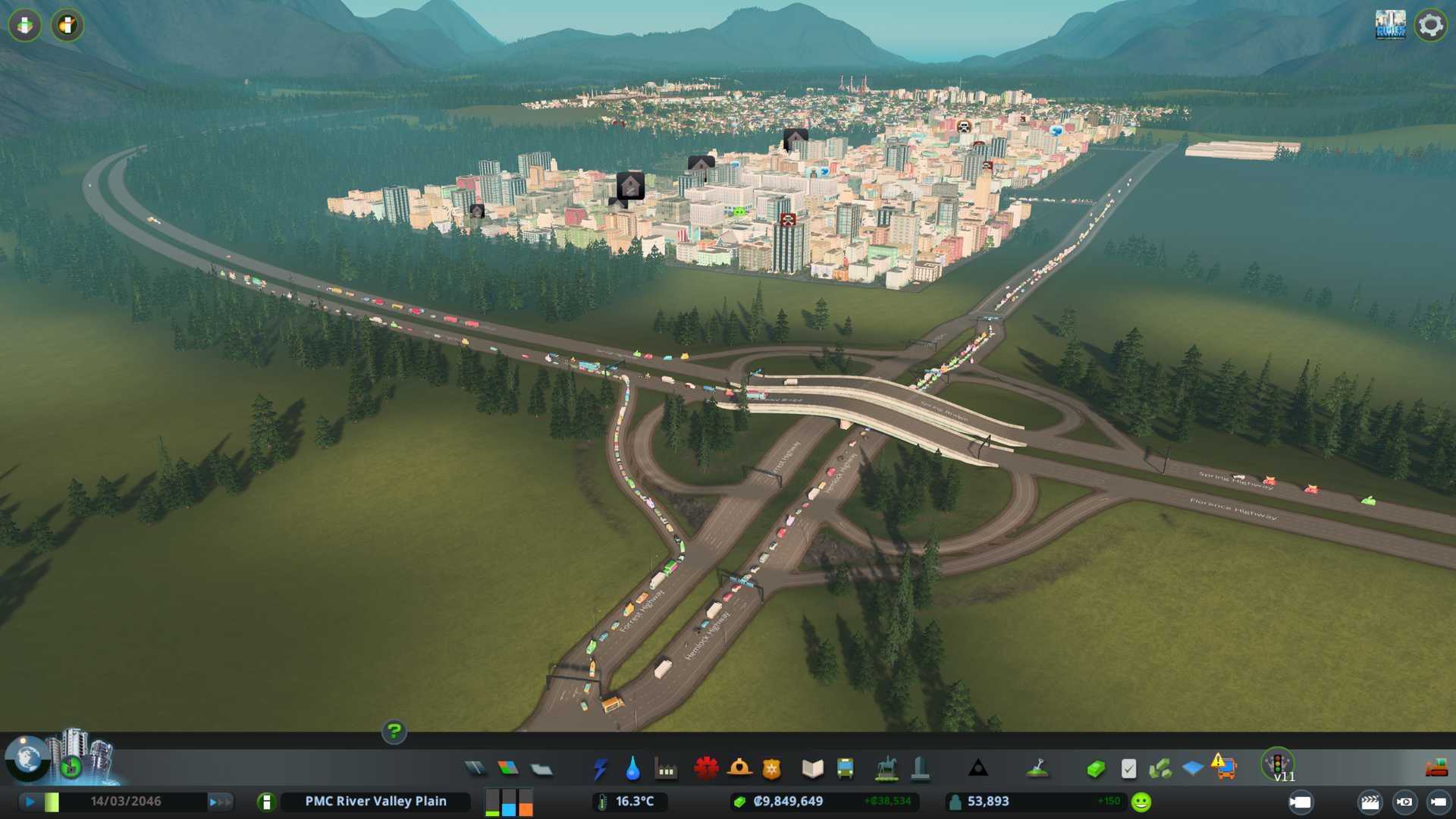Open the traffic light mod button
The image size is (1456, 819).
[x=1278, y=763]
